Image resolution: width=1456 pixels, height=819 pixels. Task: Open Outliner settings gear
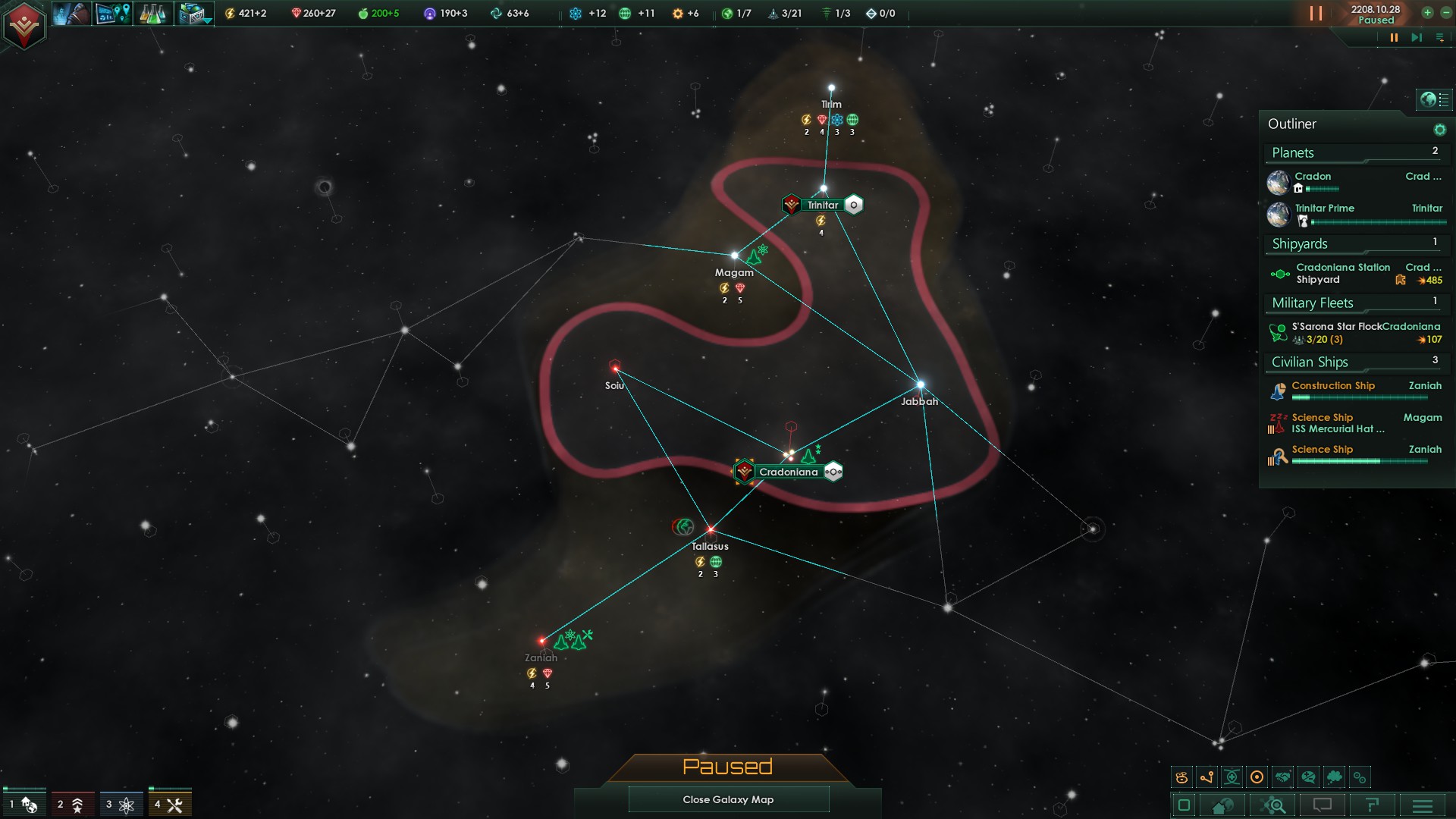[1439, 130]
